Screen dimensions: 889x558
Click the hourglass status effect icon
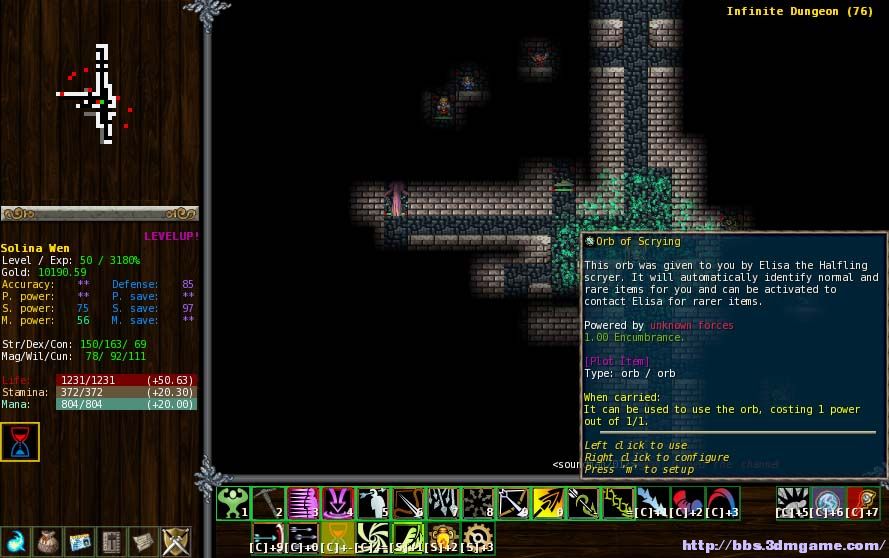(x=20, y=442)
